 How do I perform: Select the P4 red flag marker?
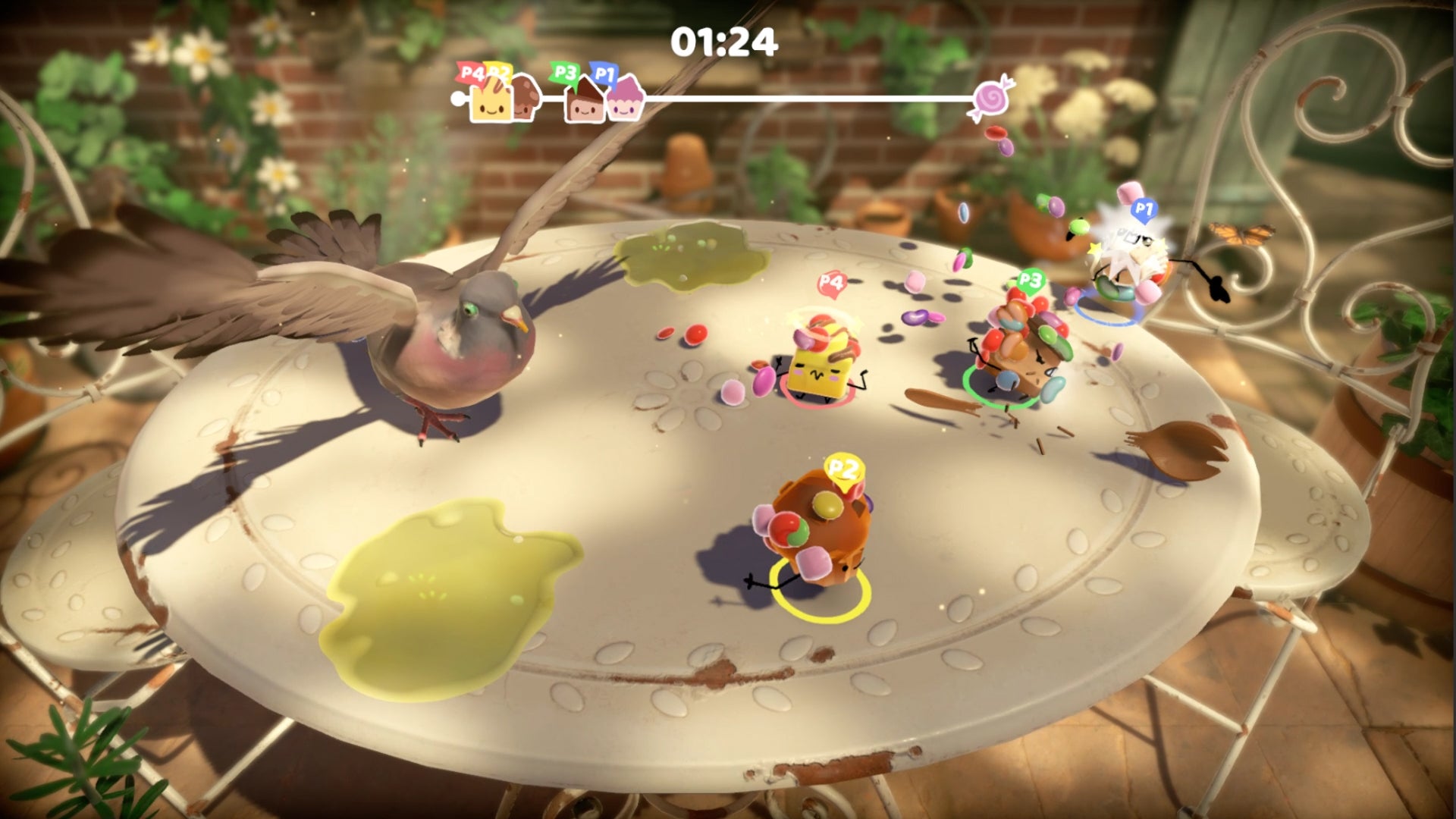click(x=472, y=71)
